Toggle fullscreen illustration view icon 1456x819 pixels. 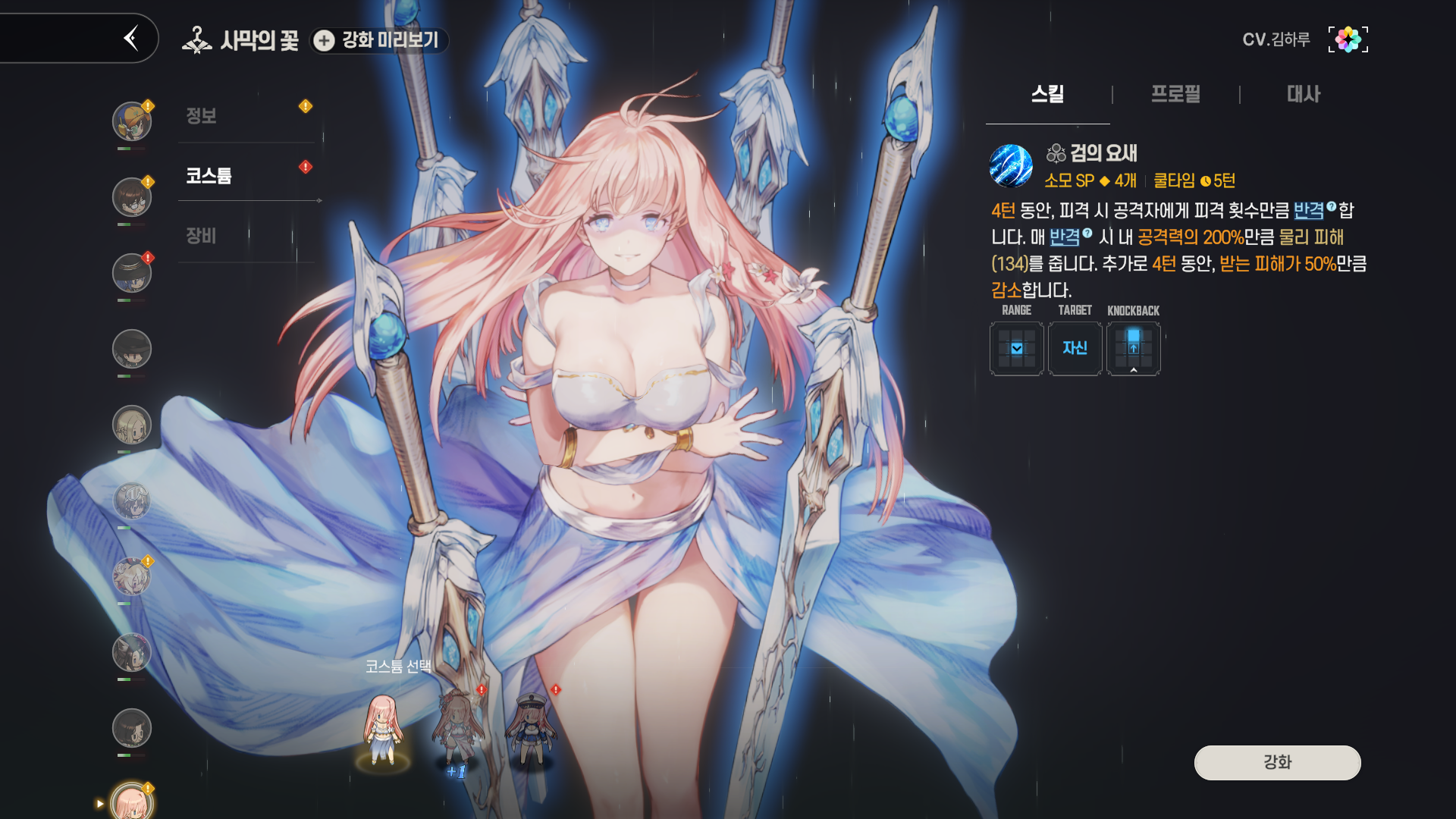click(1348, 39)
